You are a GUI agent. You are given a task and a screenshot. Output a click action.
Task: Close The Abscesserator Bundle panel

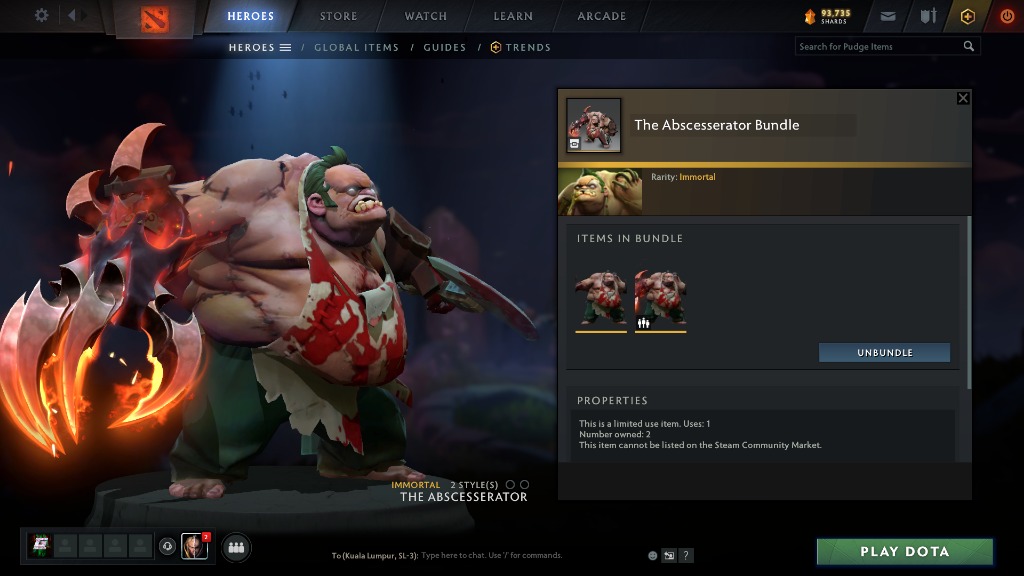[963, 98]
